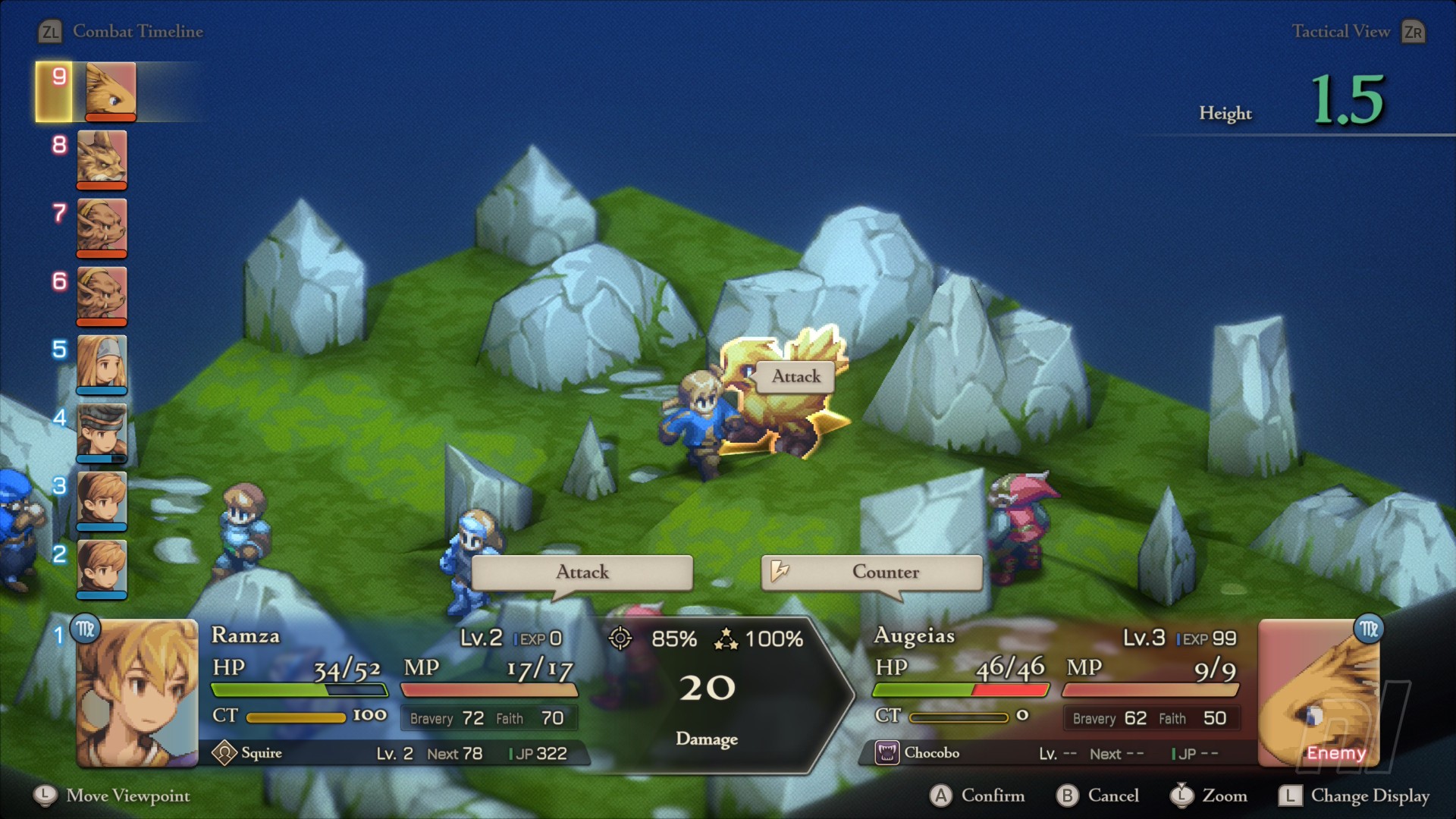Confirm the attack

[x=977, y=795]
